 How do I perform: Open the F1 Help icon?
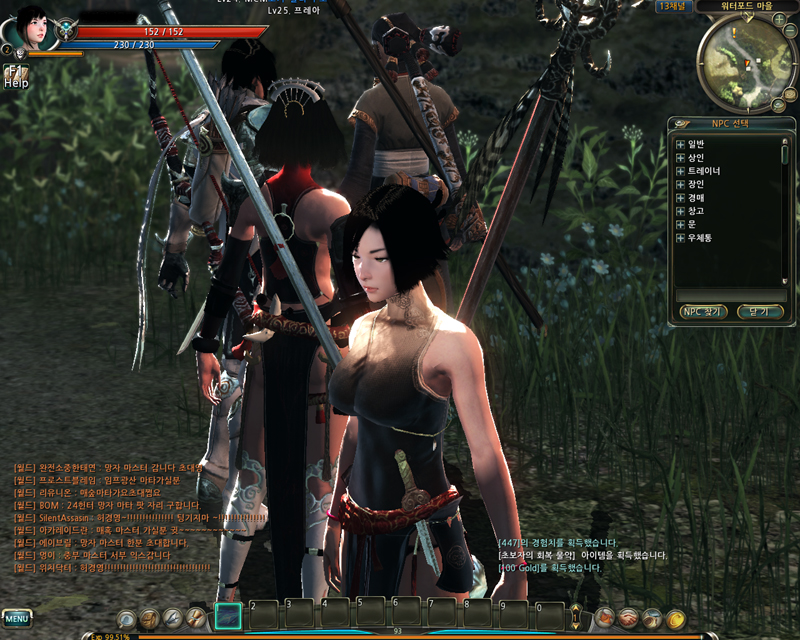[x=15, y=76]
